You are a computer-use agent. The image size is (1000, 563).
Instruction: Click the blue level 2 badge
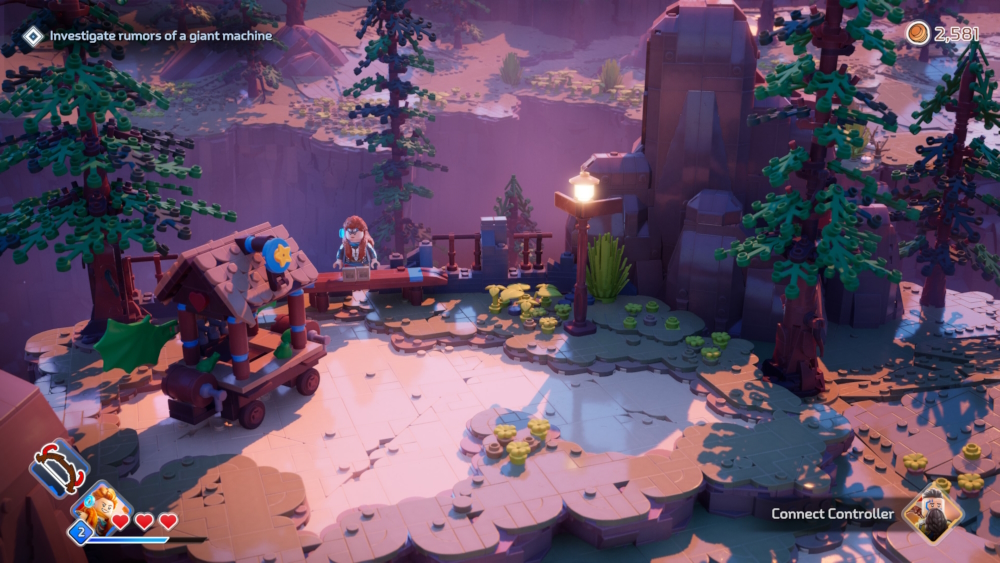coord(80,532)
